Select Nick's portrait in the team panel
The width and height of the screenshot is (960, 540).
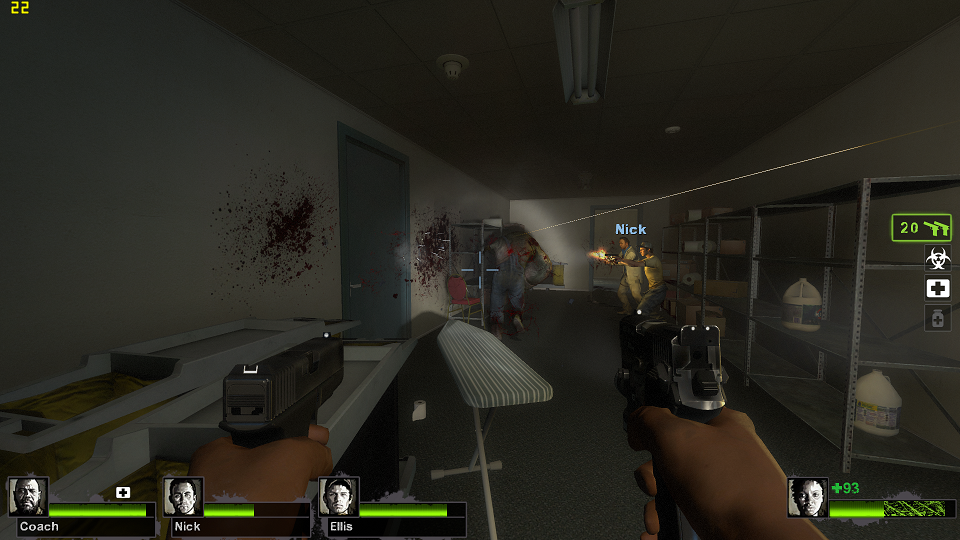(x=183, y=497)
